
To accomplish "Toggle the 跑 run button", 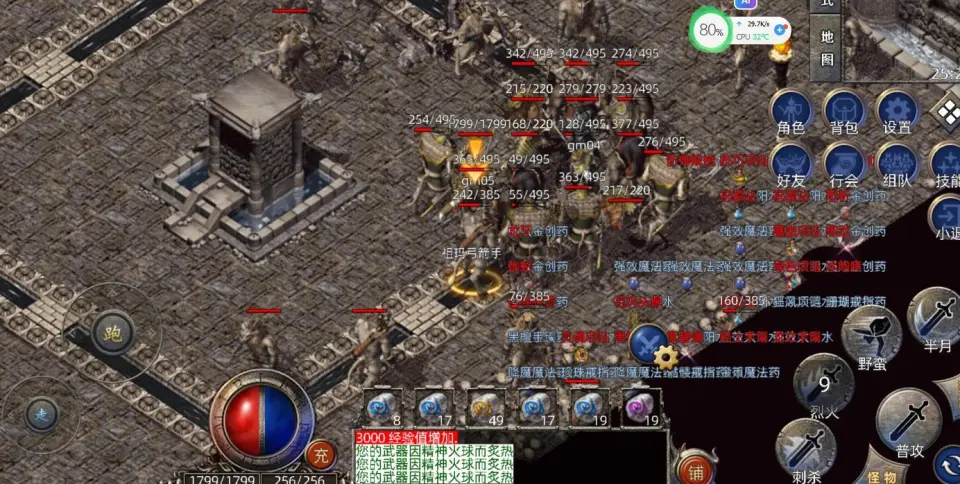I will click(x=112, y=335).
